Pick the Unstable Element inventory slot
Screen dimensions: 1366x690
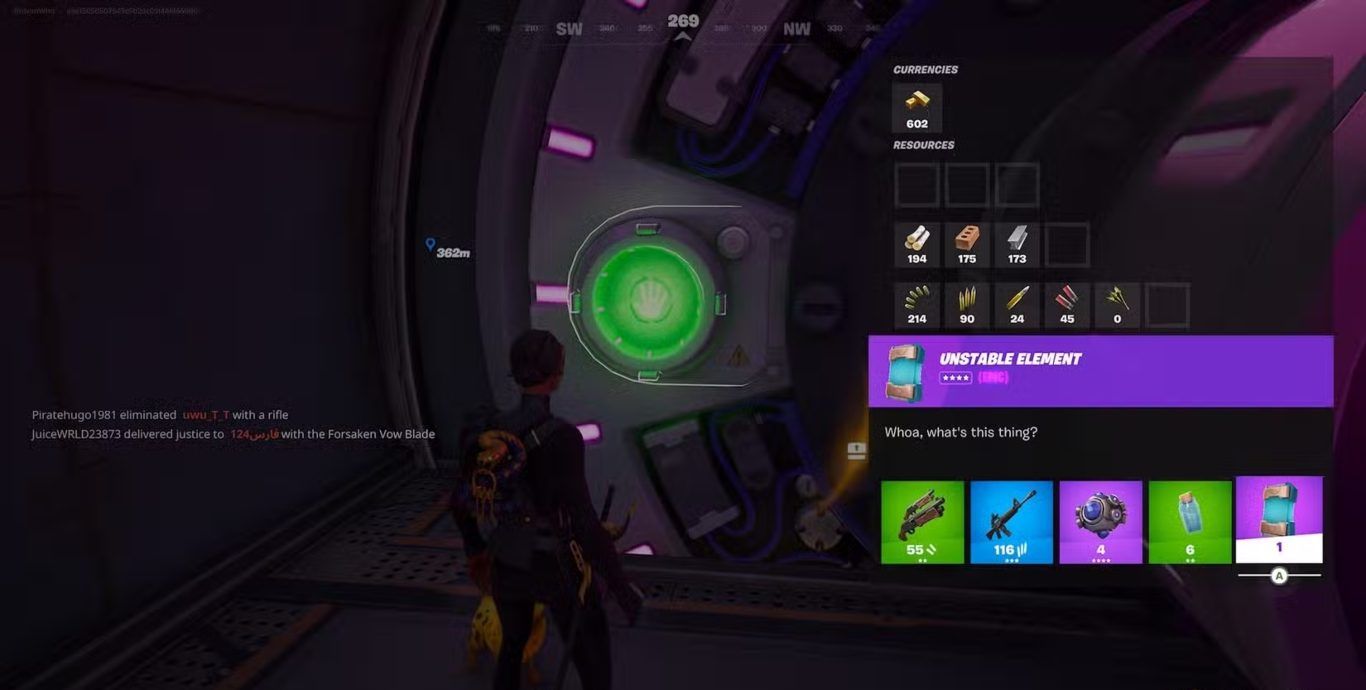pos(1279,519)
